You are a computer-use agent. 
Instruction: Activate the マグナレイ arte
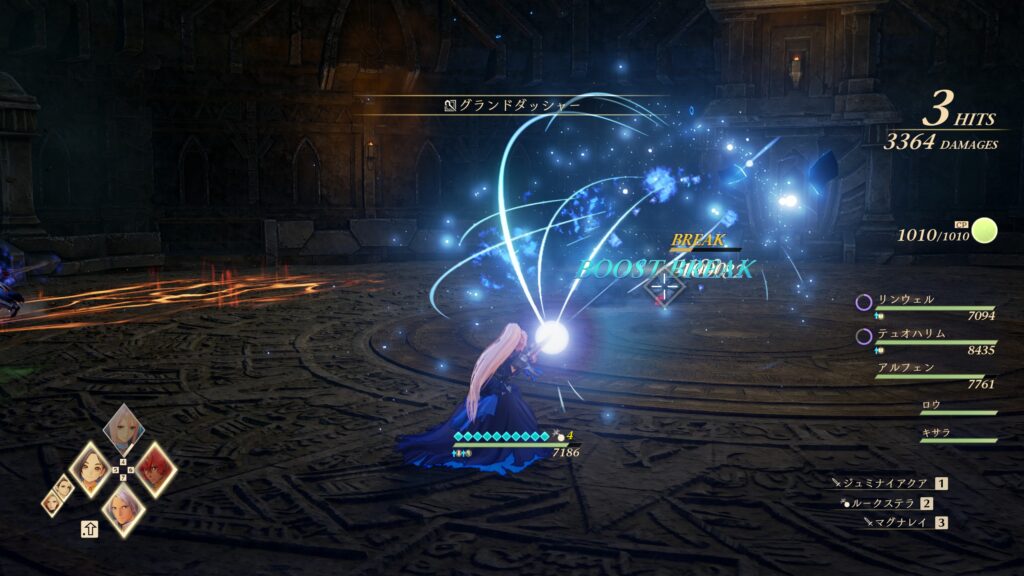(899, 522)
